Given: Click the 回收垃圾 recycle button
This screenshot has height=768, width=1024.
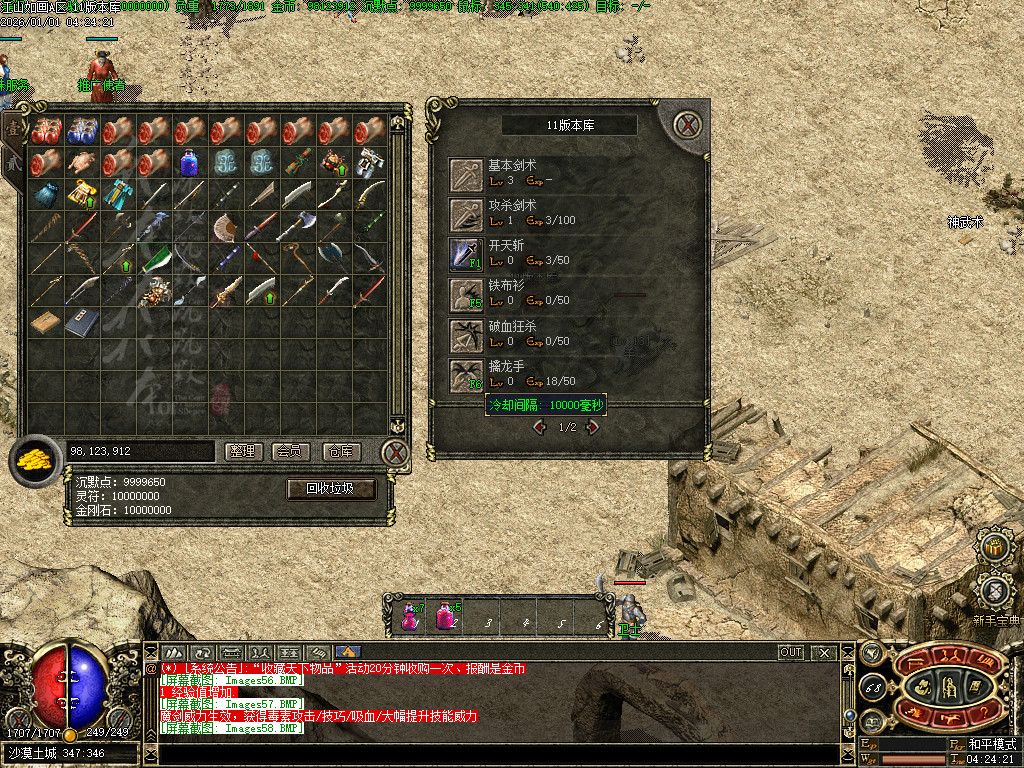Looking at the screenshot, I should coord(331,489).
